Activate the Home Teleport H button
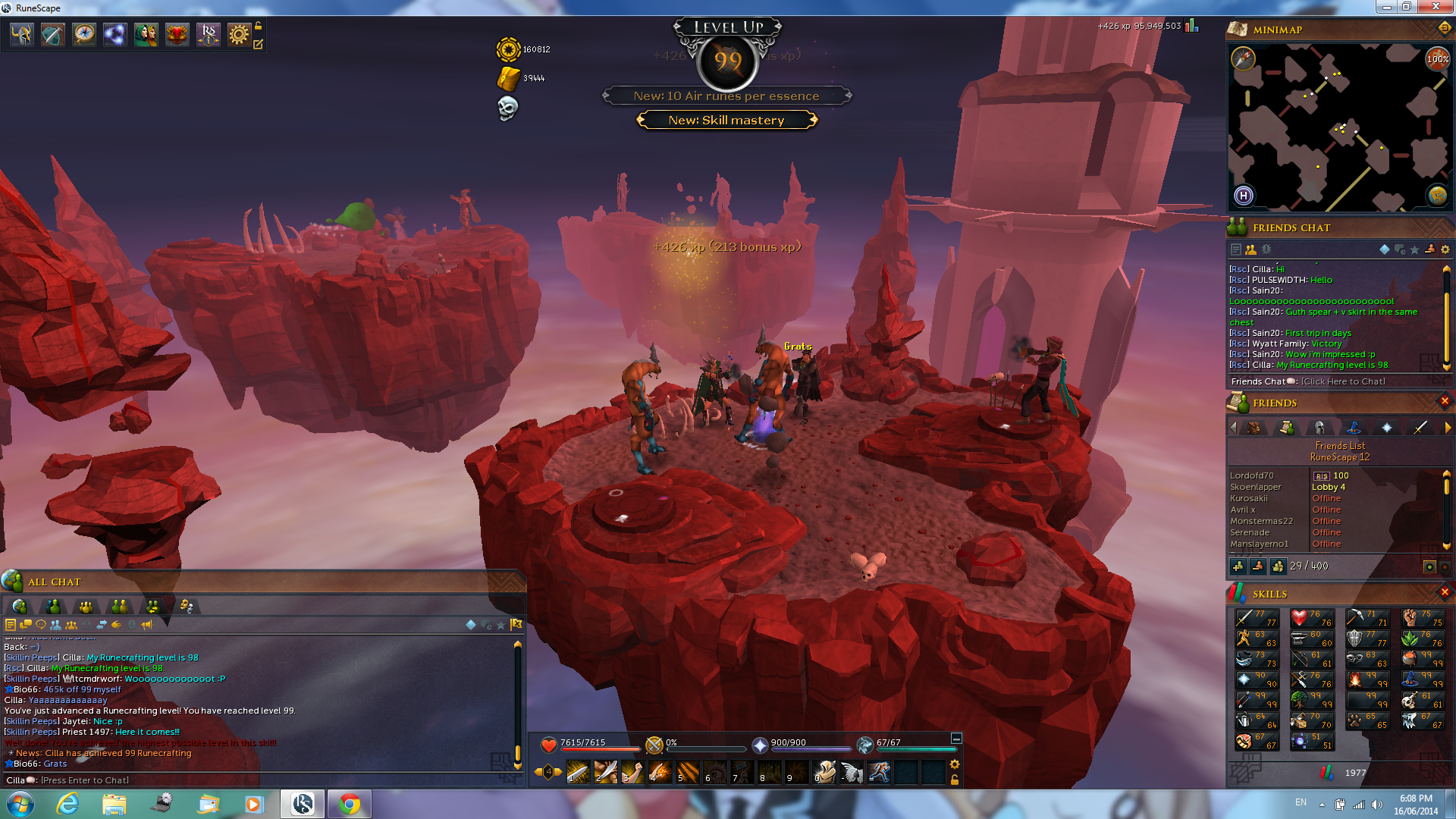Image resolution: width=1456 pixels, height=819 pixels. pyautogui.click(x=1243, y=196)
